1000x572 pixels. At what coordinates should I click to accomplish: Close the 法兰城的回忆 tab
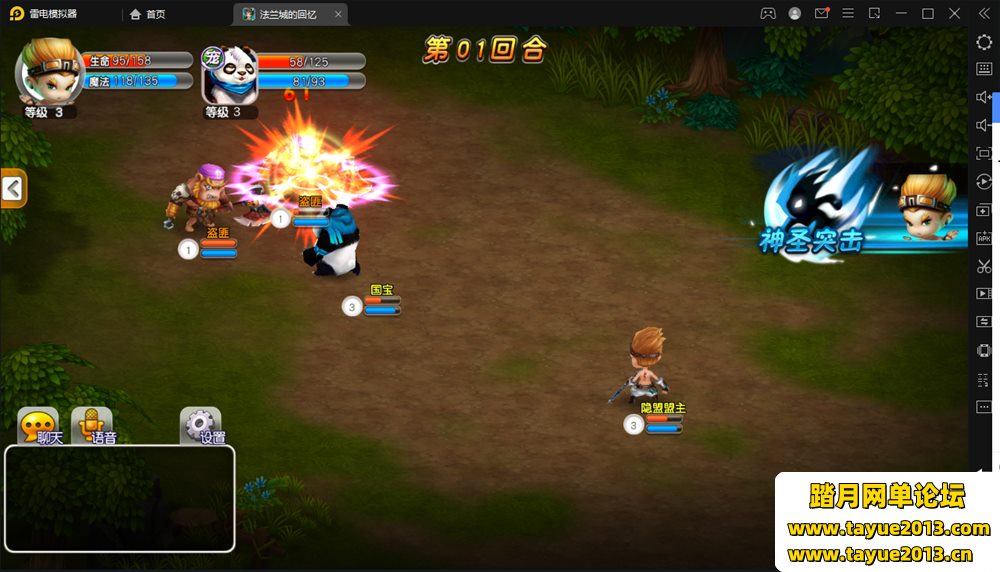click(339, 14)
